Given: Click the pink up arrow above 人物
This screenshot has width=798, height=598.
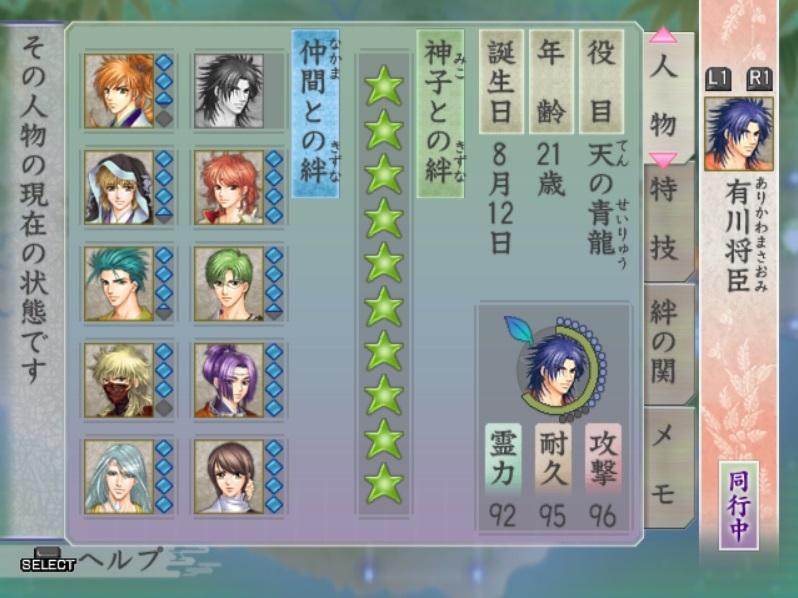Looking at the screenshot, I should tap(662, 38).
